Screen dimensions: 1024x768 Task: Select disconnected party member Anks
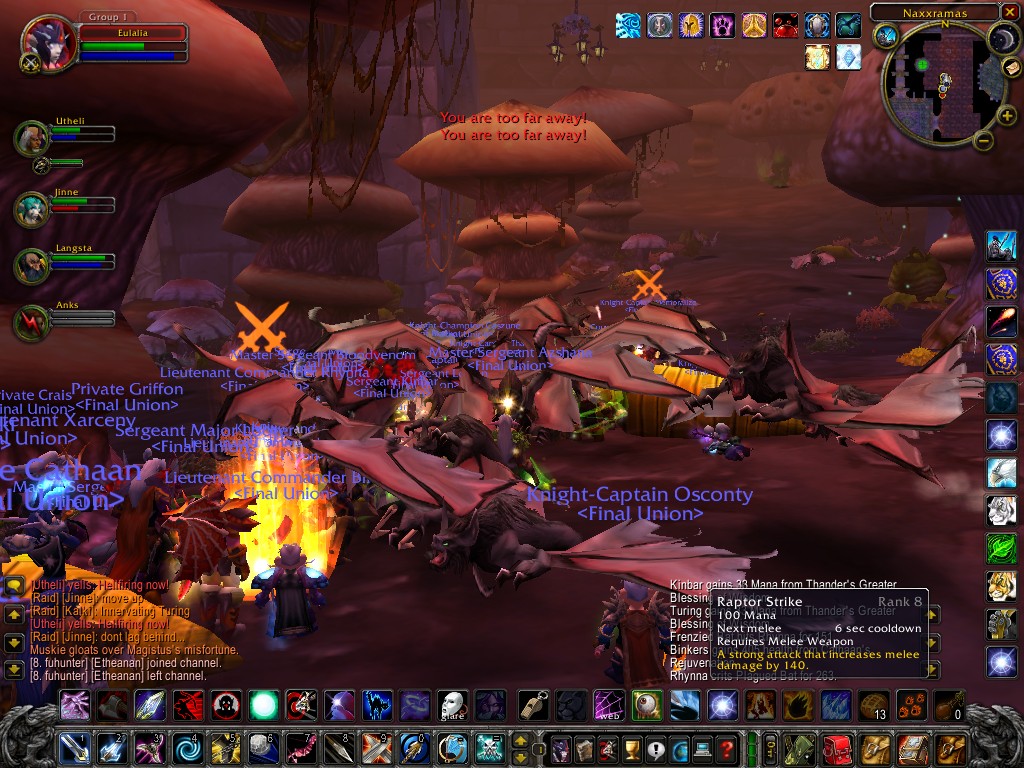click(x=31, y=323)
